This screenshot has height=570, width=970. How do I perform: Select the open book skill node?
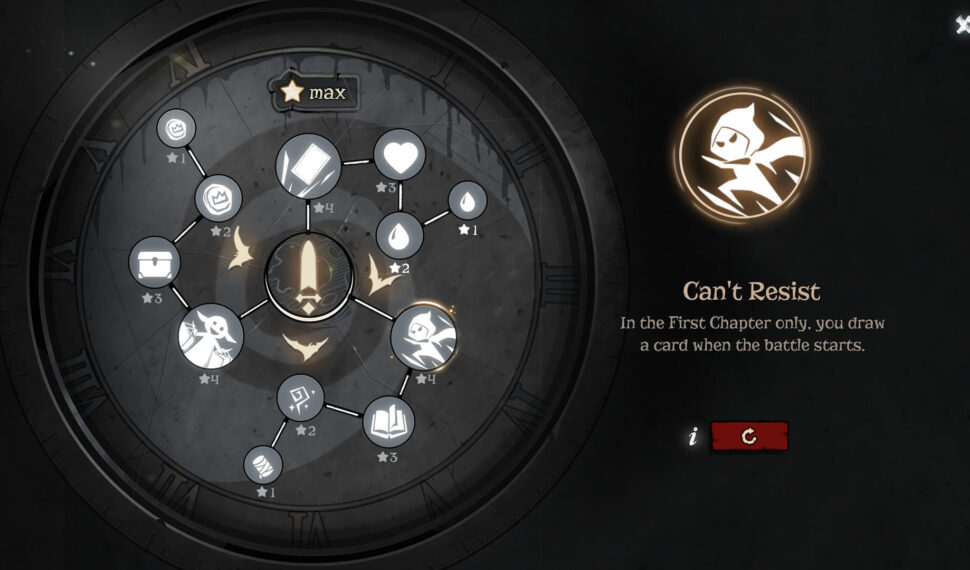387,422
